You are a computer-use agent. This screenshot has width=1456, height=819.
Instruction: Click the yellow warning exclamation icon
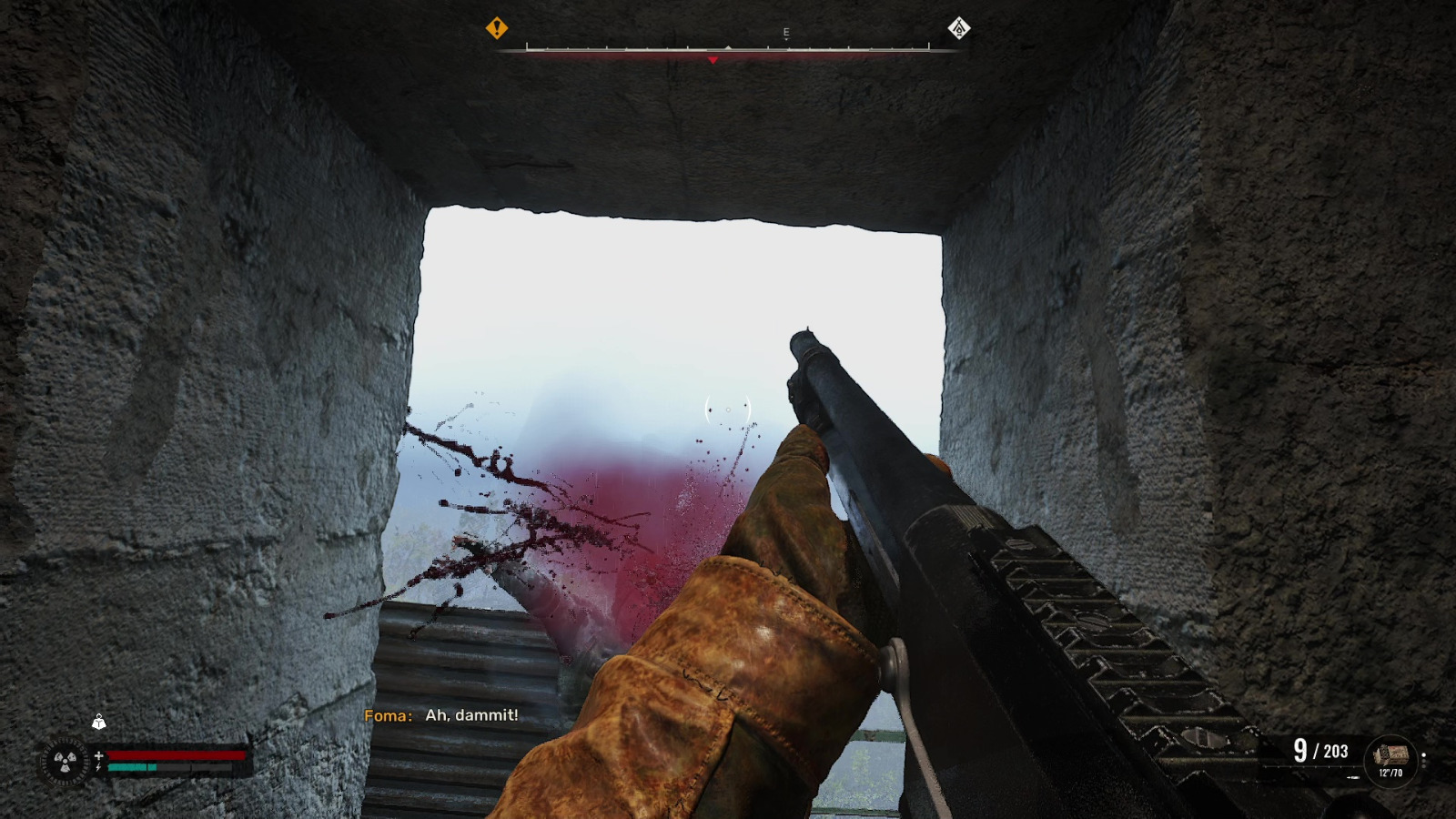pos(496,28)
